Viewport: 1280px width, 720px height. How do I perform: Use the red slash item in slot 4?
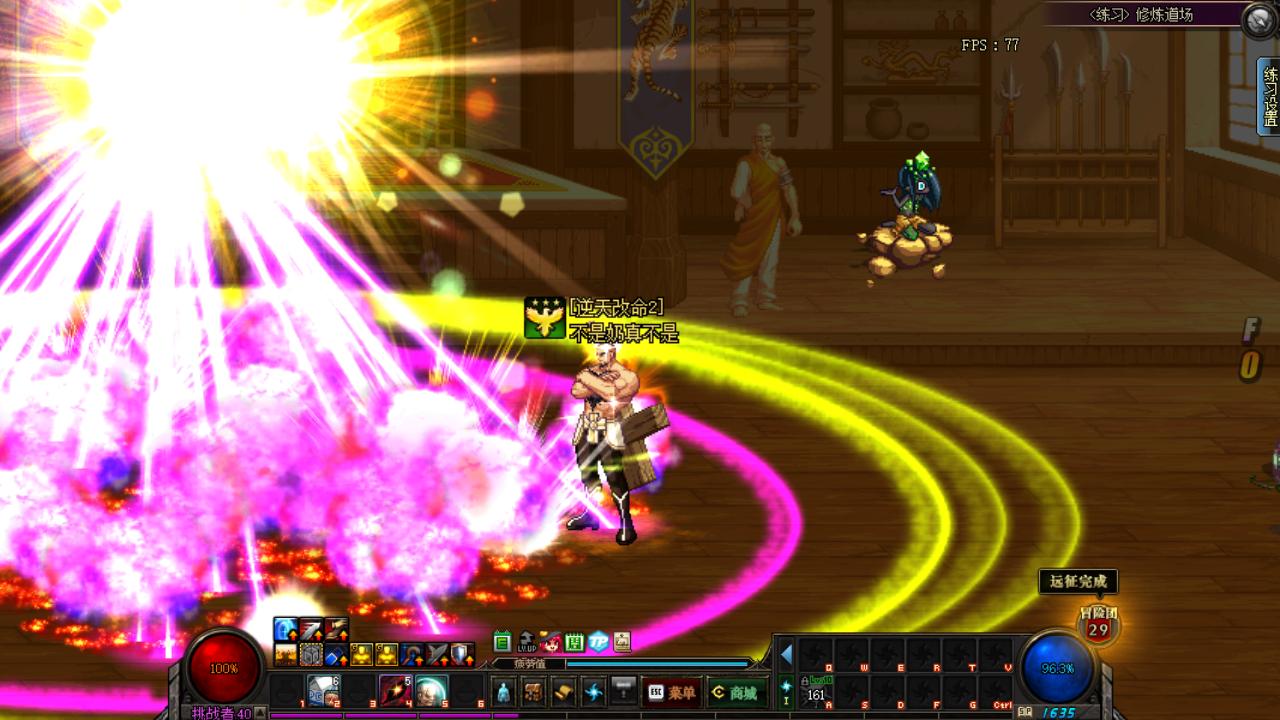click(395, 691)
